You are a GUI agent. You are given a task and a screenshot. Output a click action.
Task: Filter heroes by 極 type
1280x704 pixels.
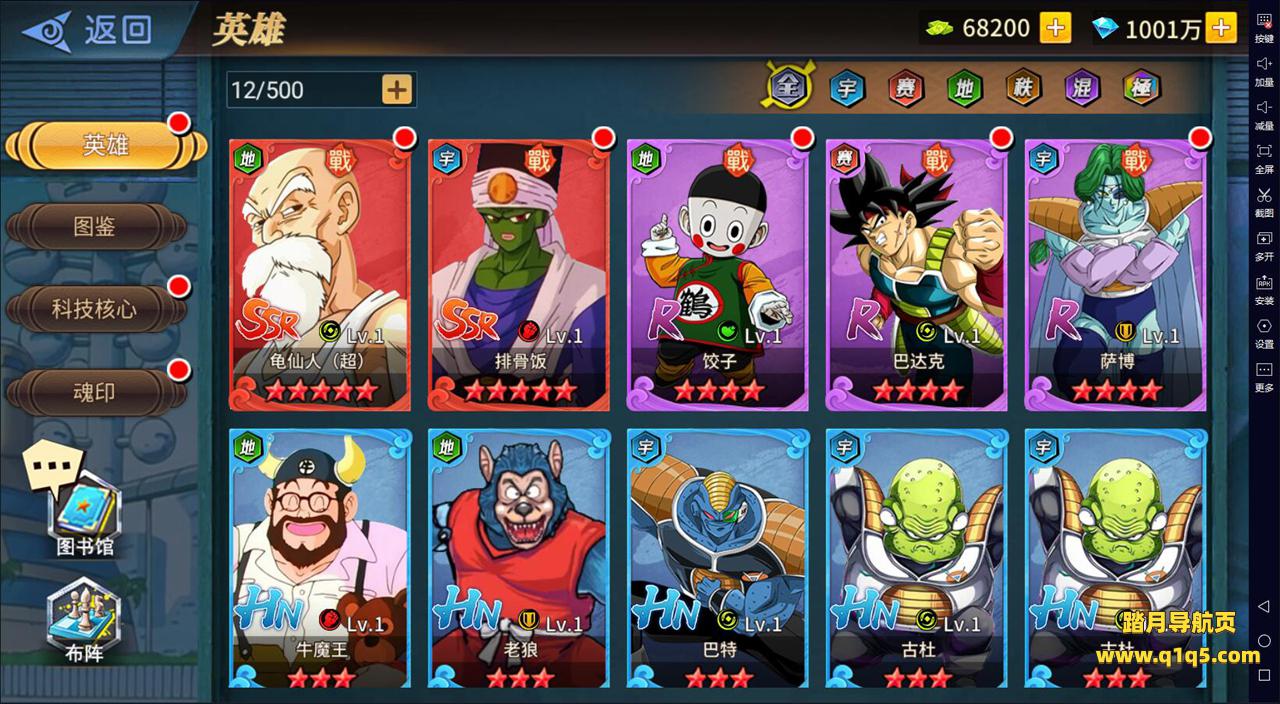pyautogui.click(x=1140, y=88)
